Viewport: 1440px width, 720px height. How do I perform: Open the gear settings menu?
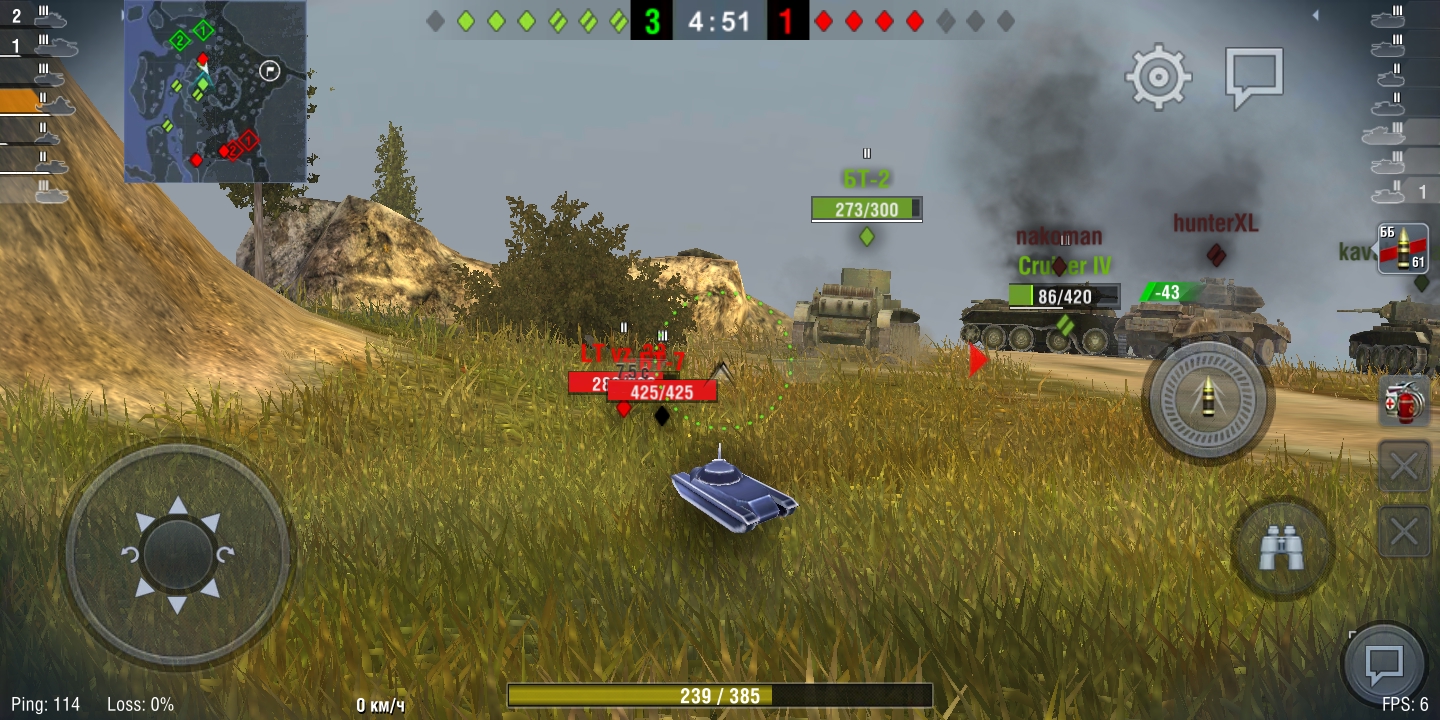pos(1158,76)
